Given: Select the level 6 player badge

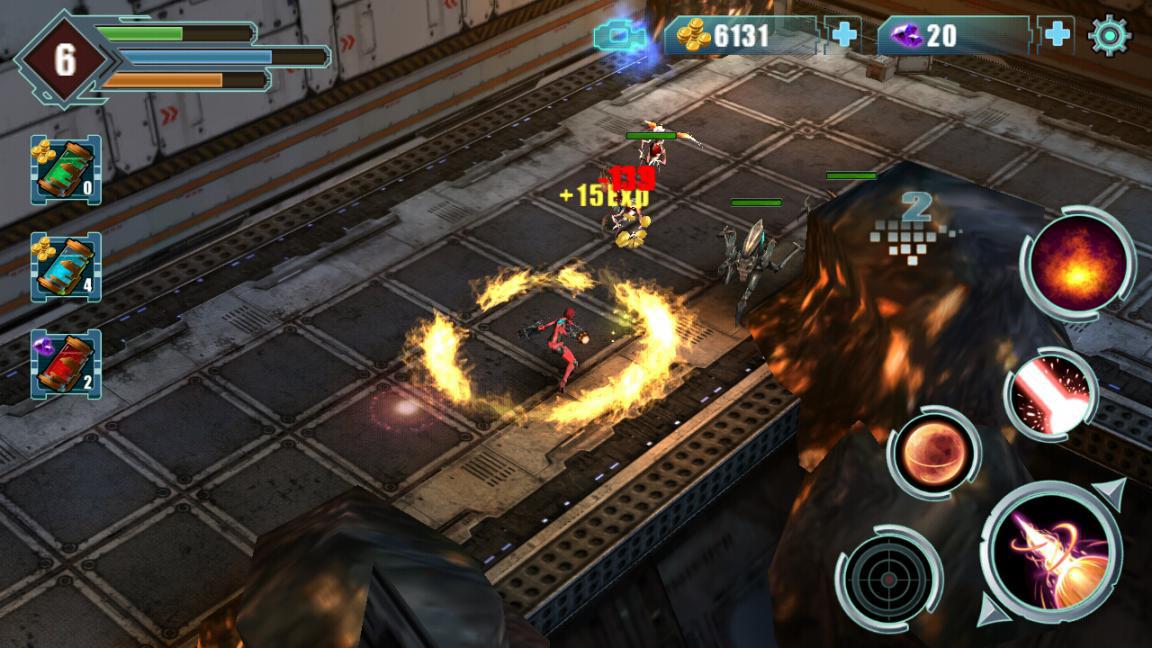Looking at the screenshot, I should click(65, 60).
